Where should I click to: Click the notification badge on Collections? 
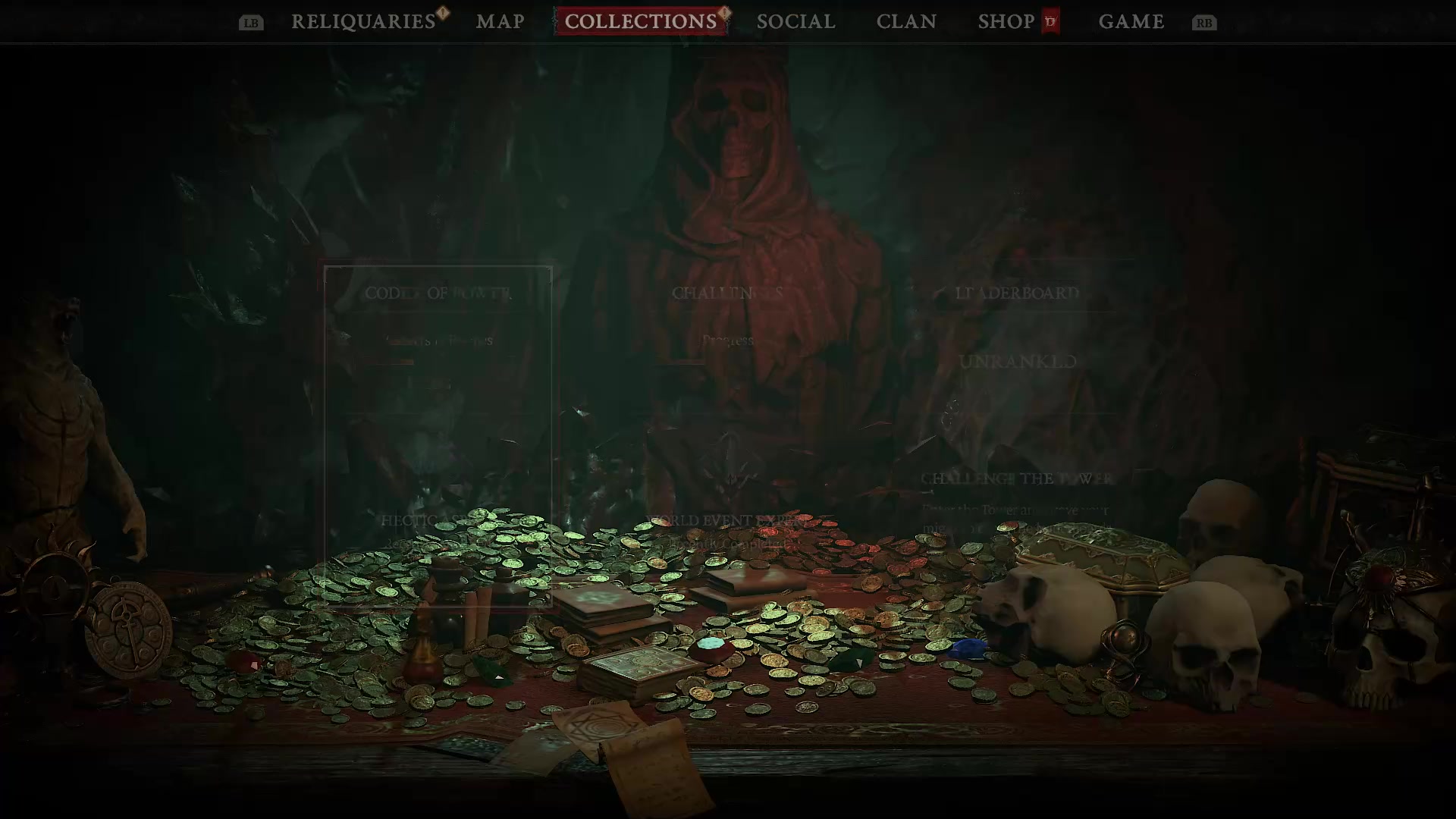723,12
